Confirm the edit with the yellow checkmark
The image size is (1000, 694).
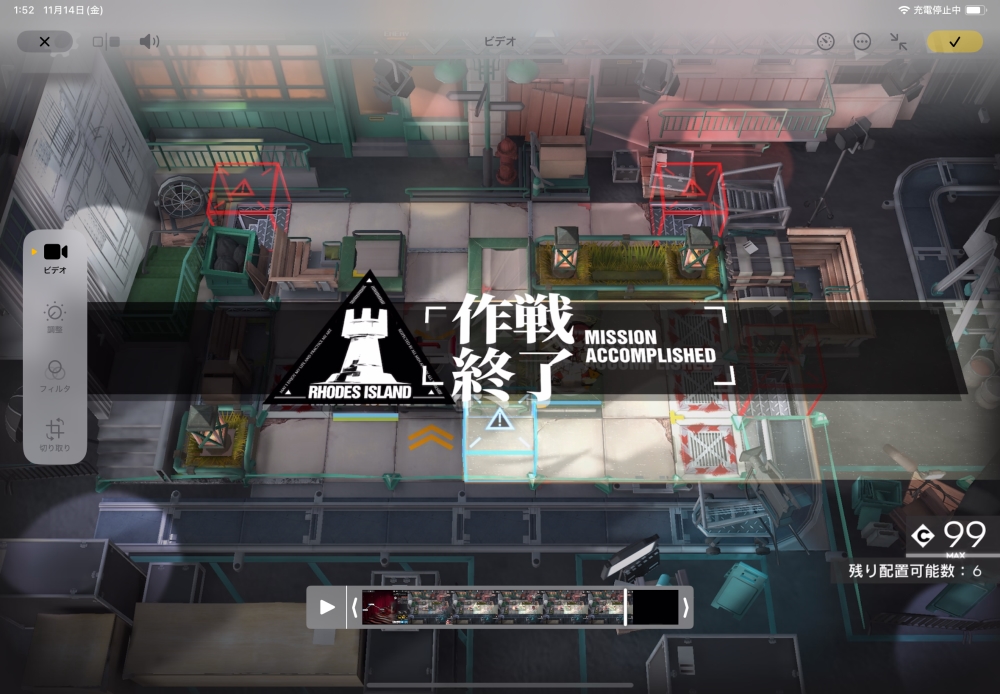tap(954, 42)
